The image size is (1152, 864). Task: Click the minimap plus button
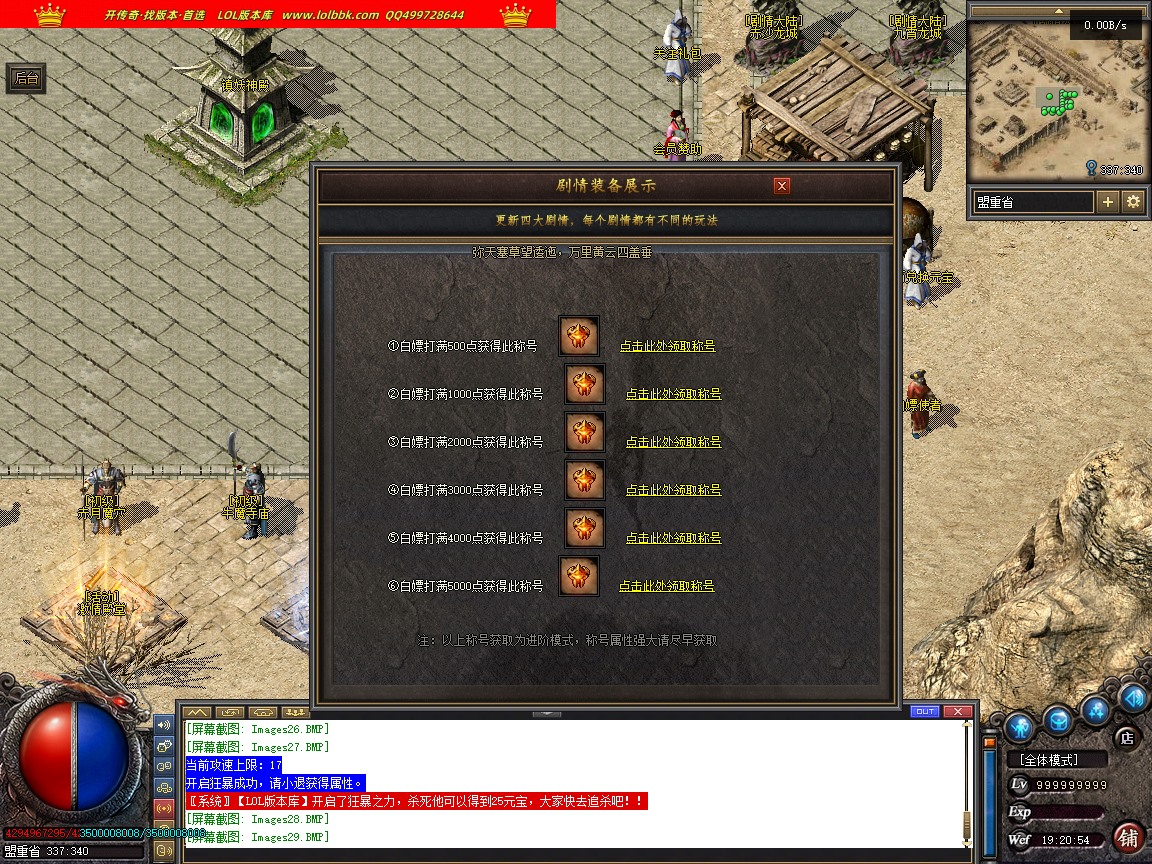tap(1108, 202)
